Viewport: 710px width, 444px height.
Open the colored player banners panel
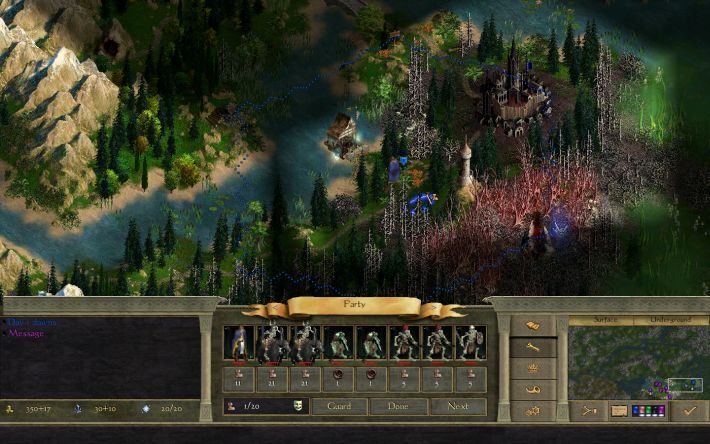[x=649, y=410]
